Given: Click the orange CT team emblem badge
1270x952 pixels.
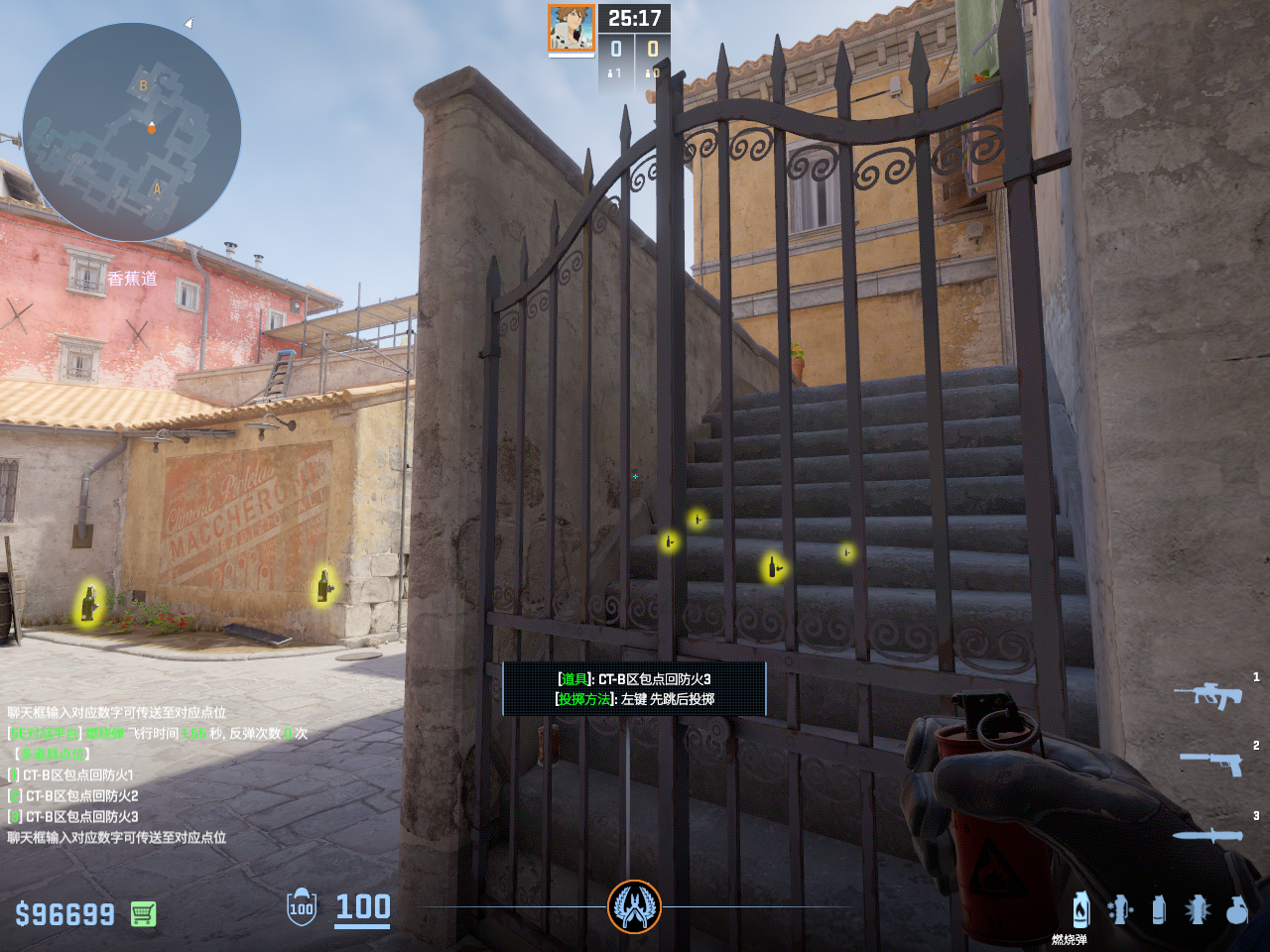Looking at the screenshot, I should click(634, 906).
